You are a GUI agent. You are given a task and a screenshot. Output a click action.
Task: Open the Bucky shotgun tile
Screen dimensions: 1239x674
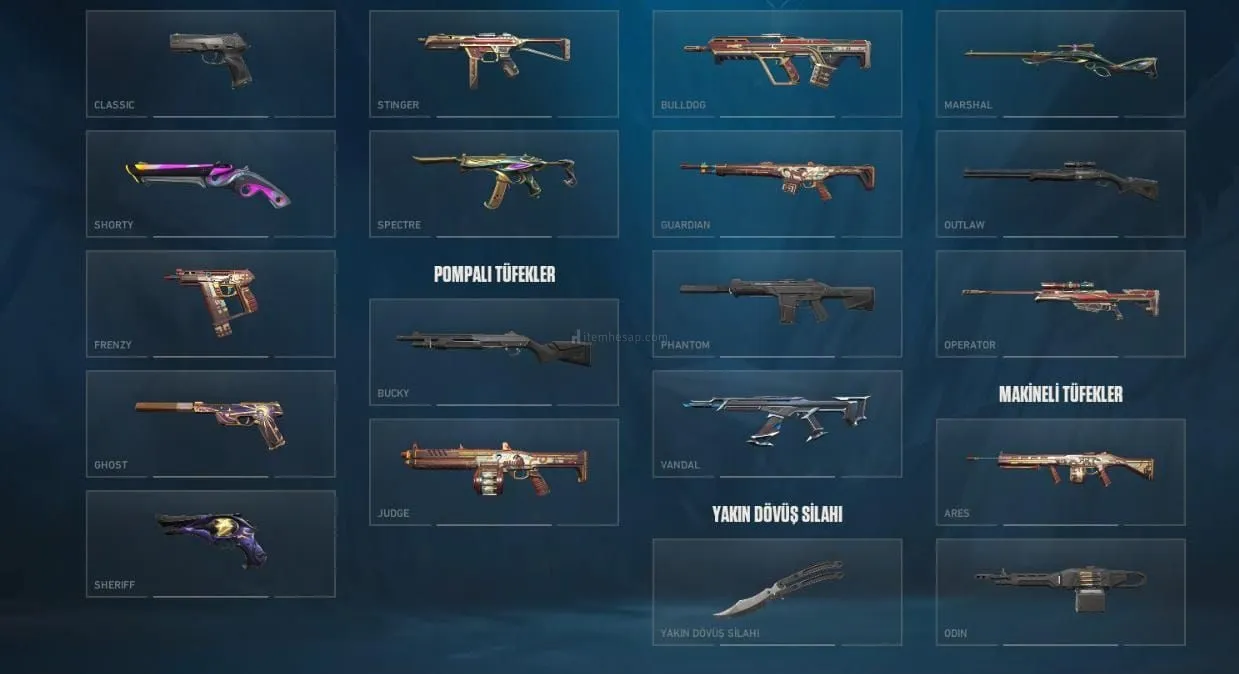(494, 351)
